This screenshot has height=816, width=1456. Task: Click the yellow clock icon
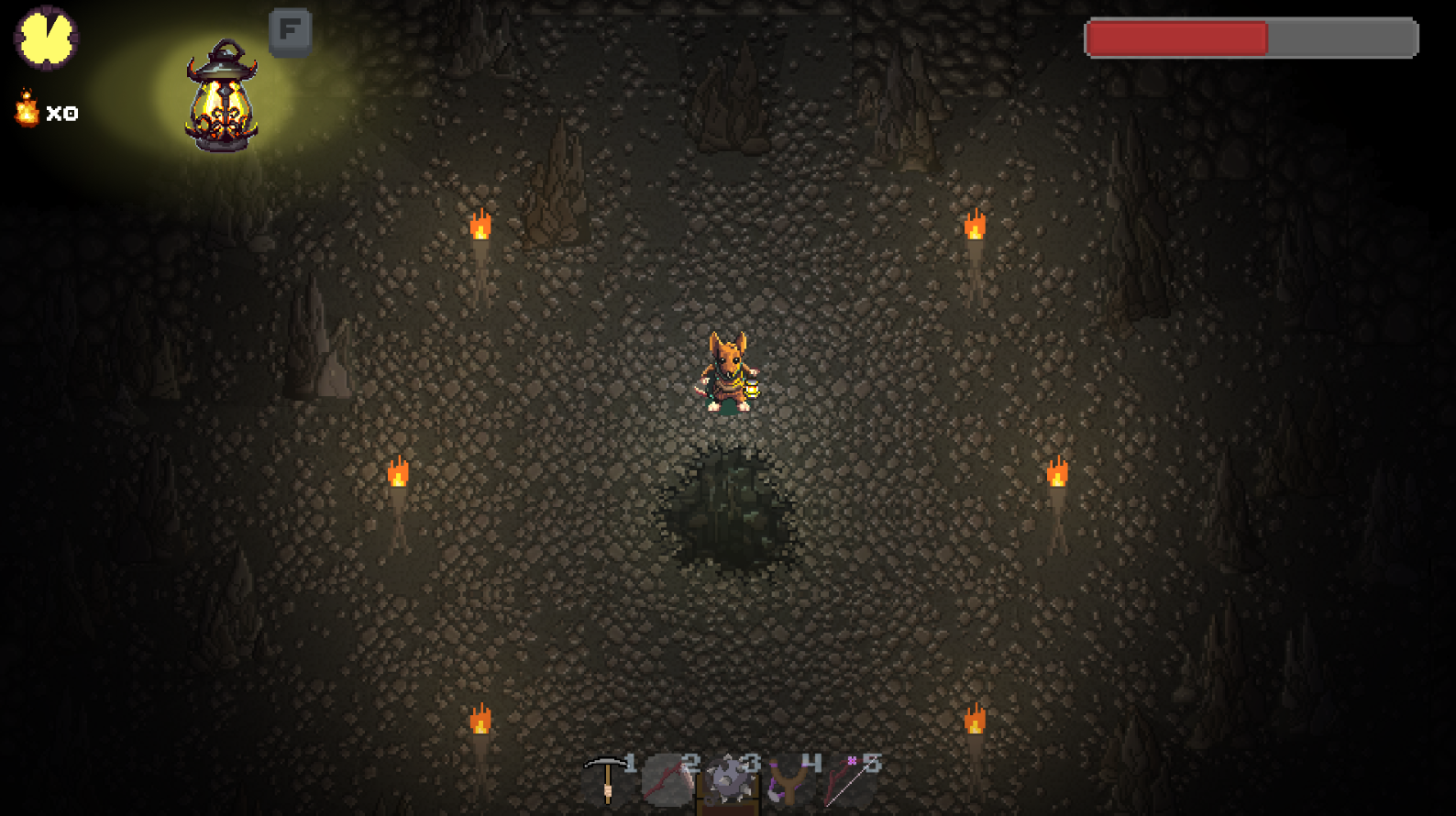pos(46,38)
